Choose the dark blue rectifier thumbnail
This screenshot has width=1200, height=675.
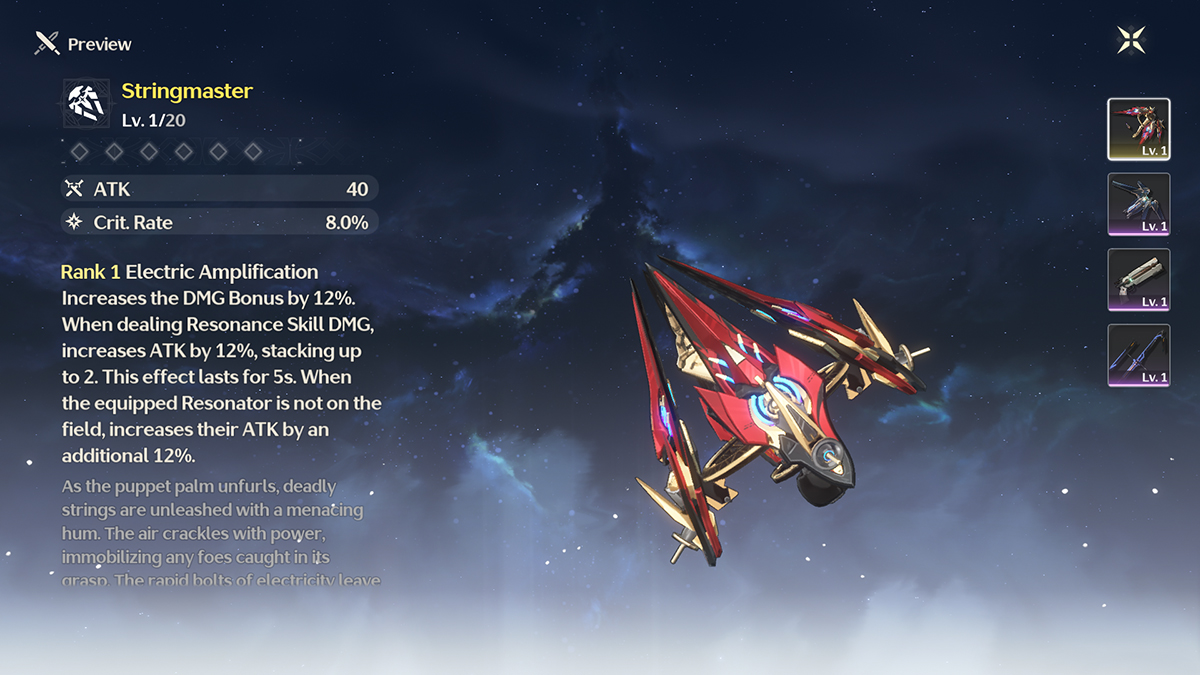pos(1138,204)
